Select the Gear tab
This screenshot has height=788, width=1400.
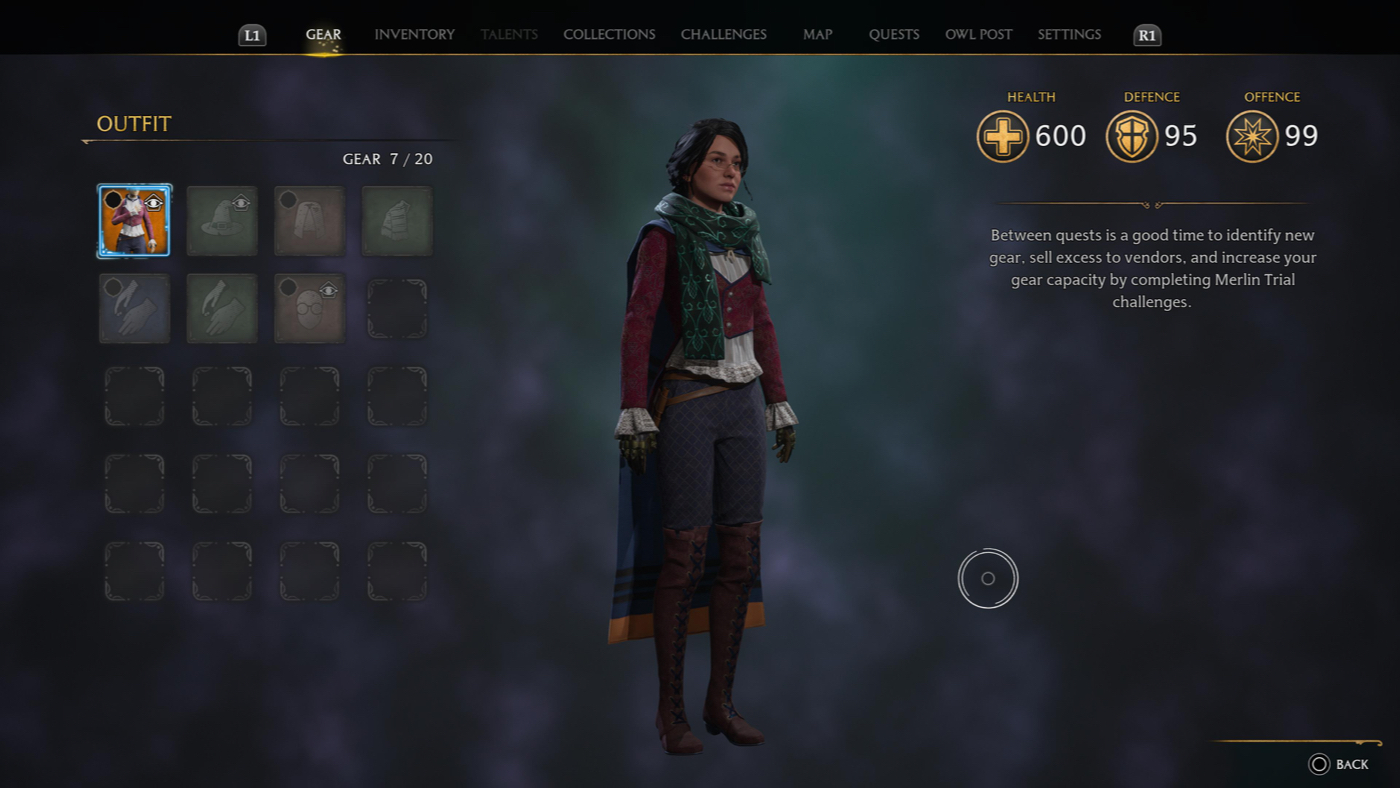pos(323,34)
